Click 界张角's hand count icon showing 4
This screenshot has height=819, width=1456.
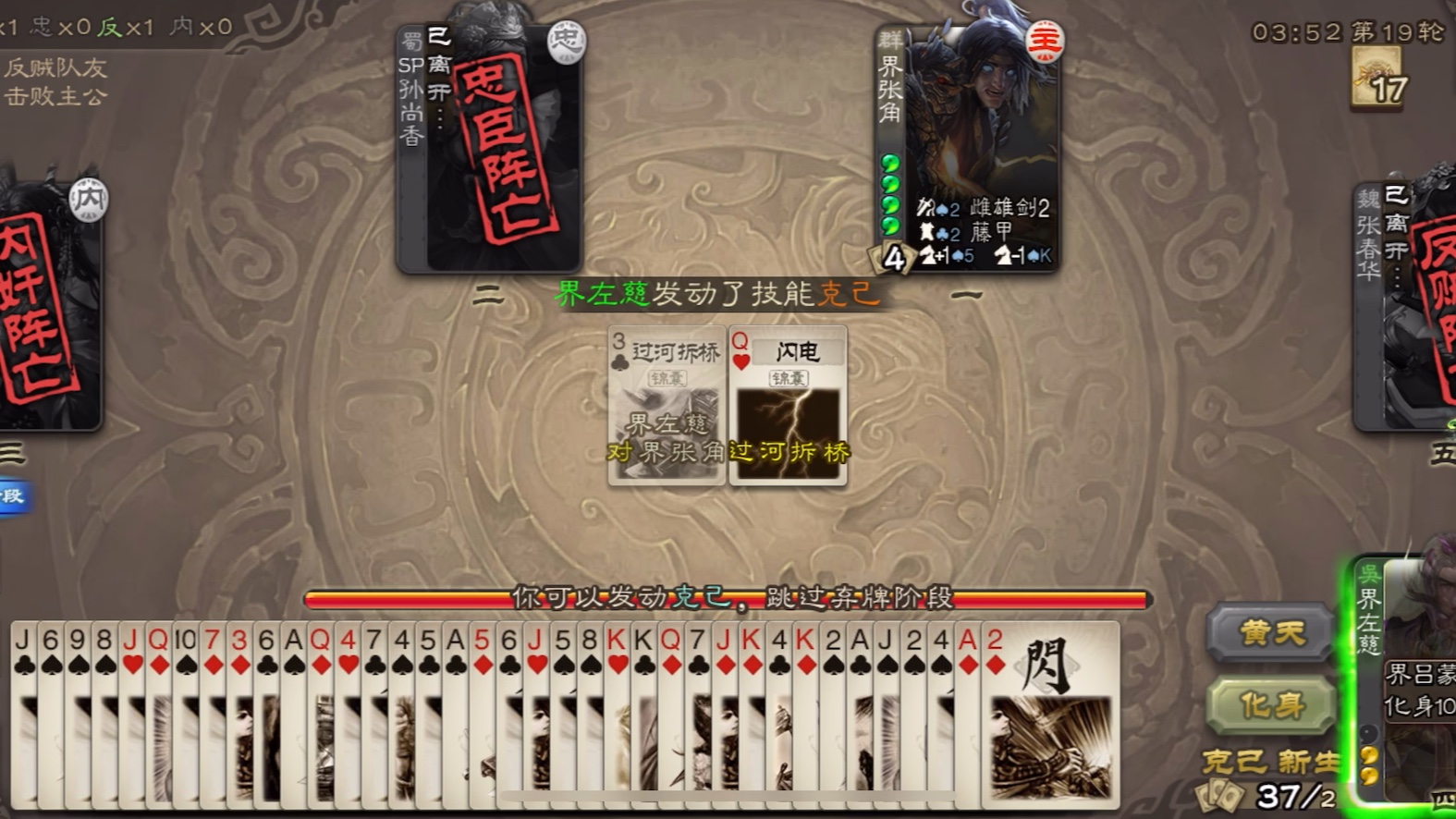tap(895, 259)
